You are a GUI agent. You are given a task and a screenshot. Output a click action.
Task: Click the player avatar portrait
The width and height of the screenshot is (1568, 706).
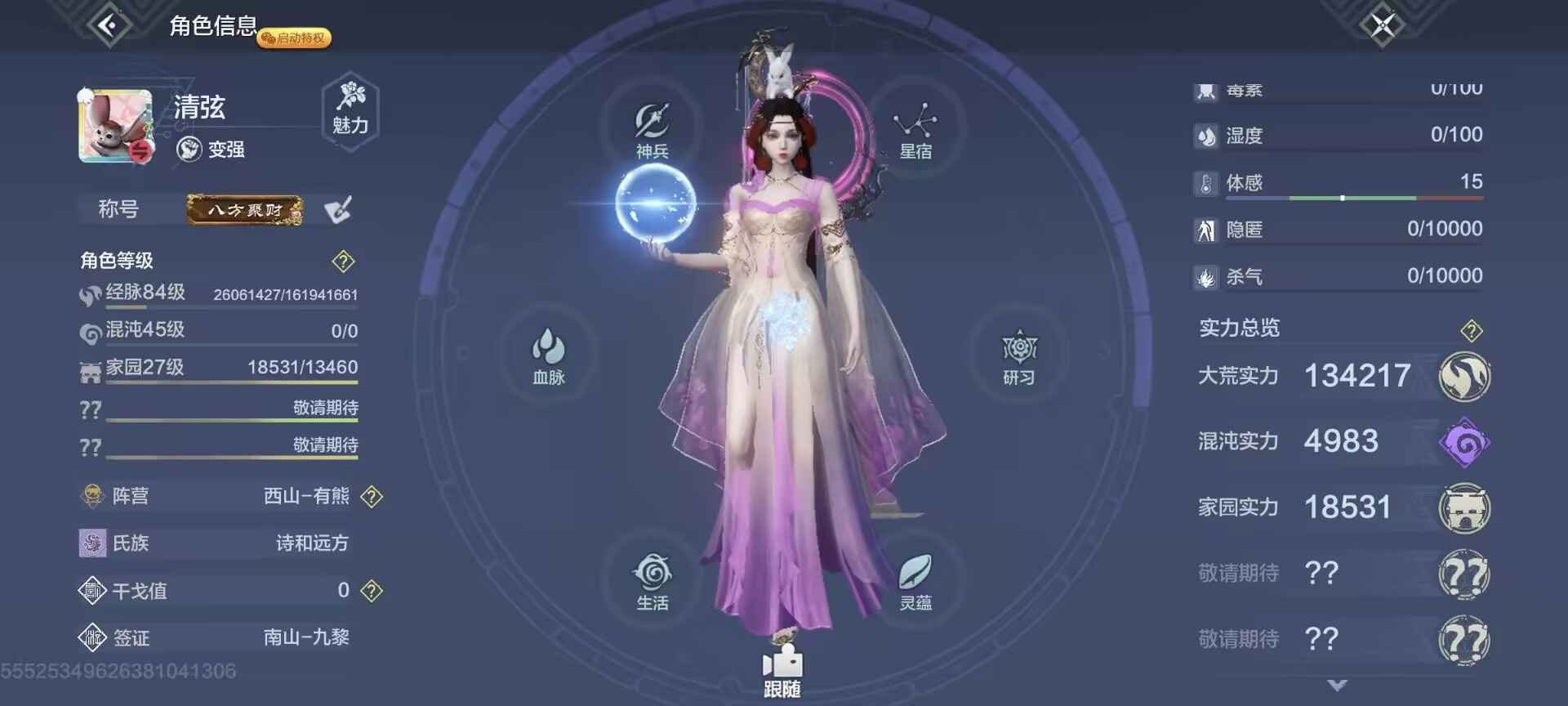[x=115, y=127]
